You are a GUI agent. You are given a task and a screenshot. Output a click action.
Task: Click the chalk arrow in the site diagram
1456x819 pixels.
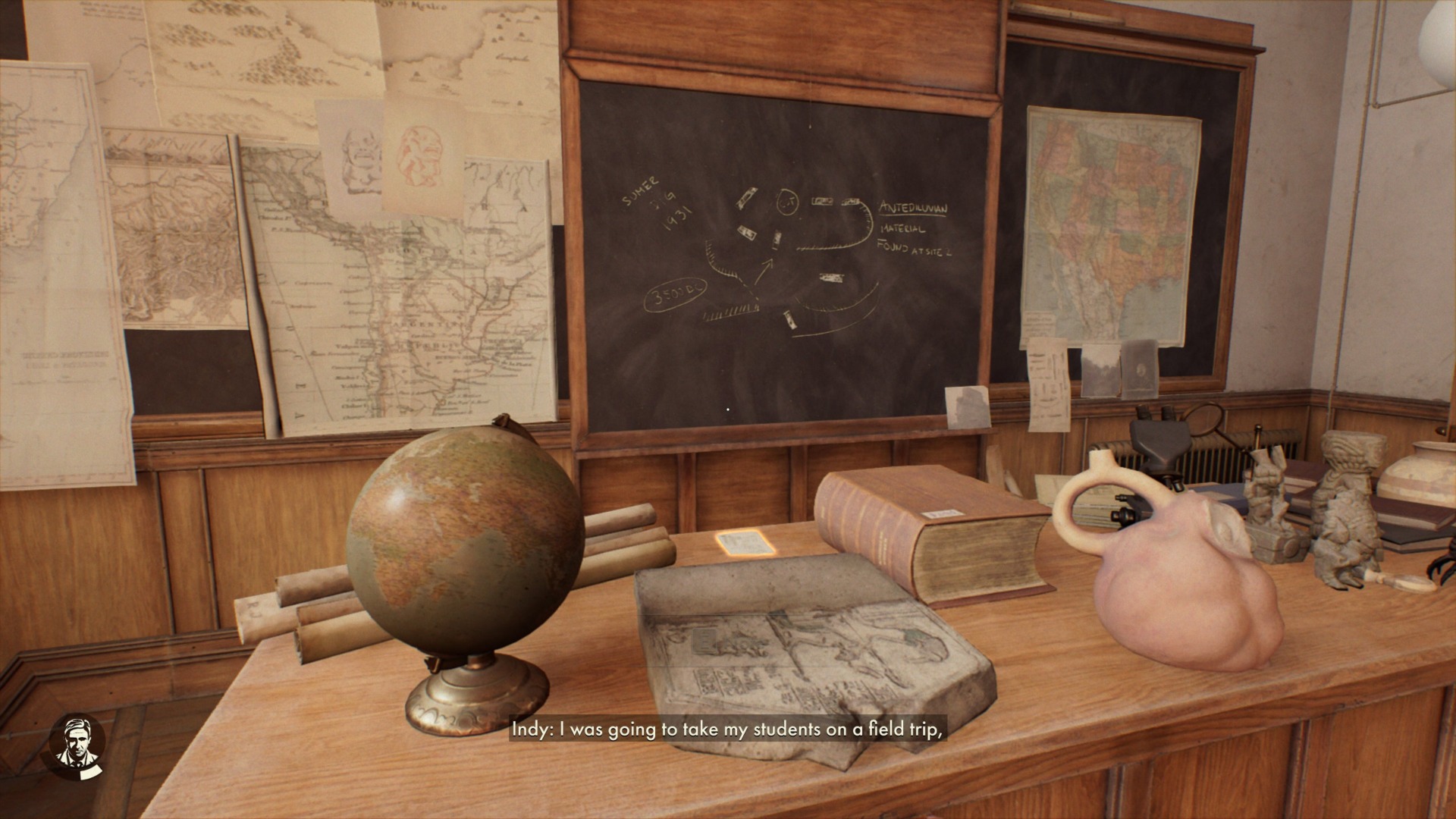764,271
